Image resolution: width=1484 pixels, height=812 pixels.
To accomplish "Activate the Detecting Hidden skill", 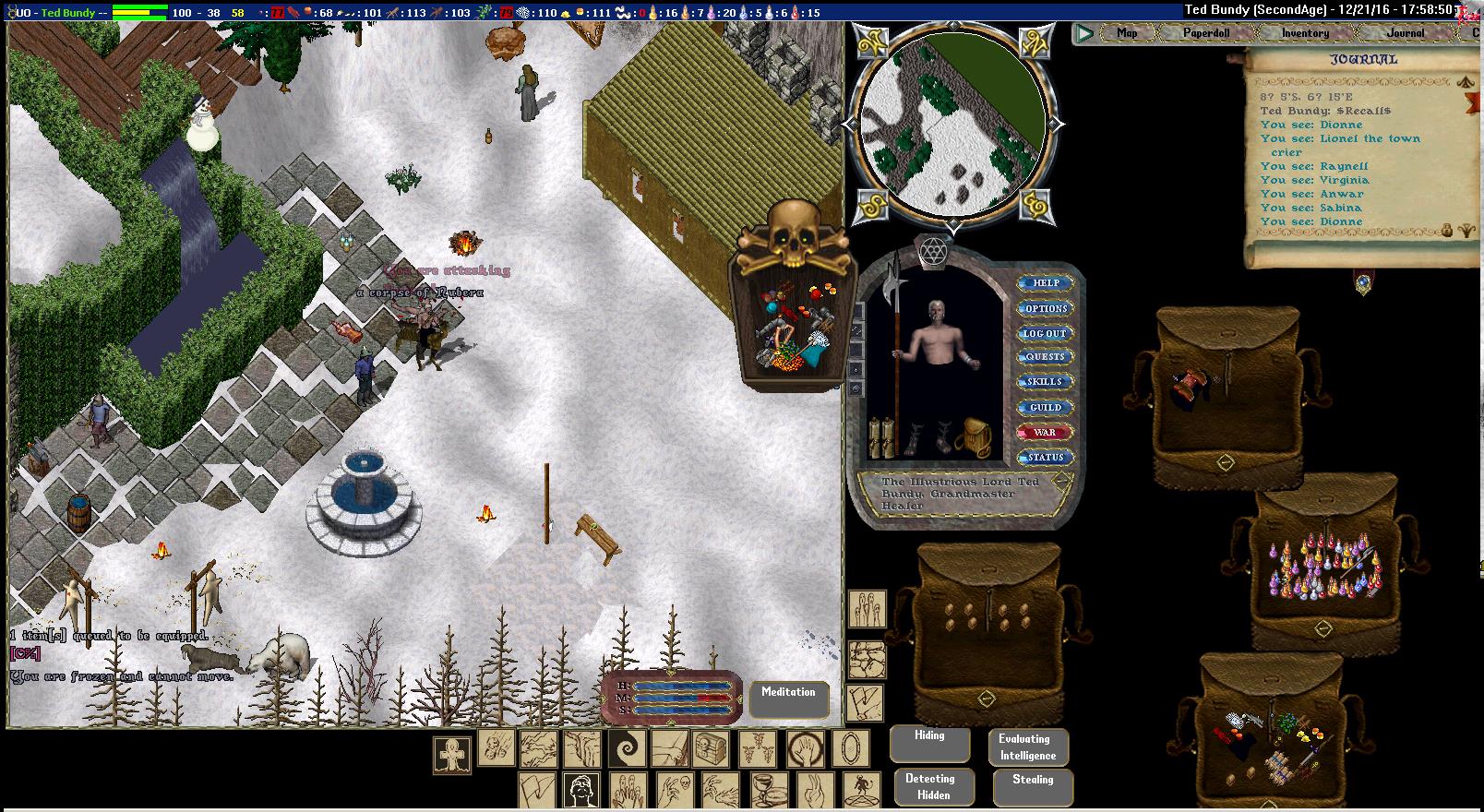I will pyautogui.click(x=930, y=786).
